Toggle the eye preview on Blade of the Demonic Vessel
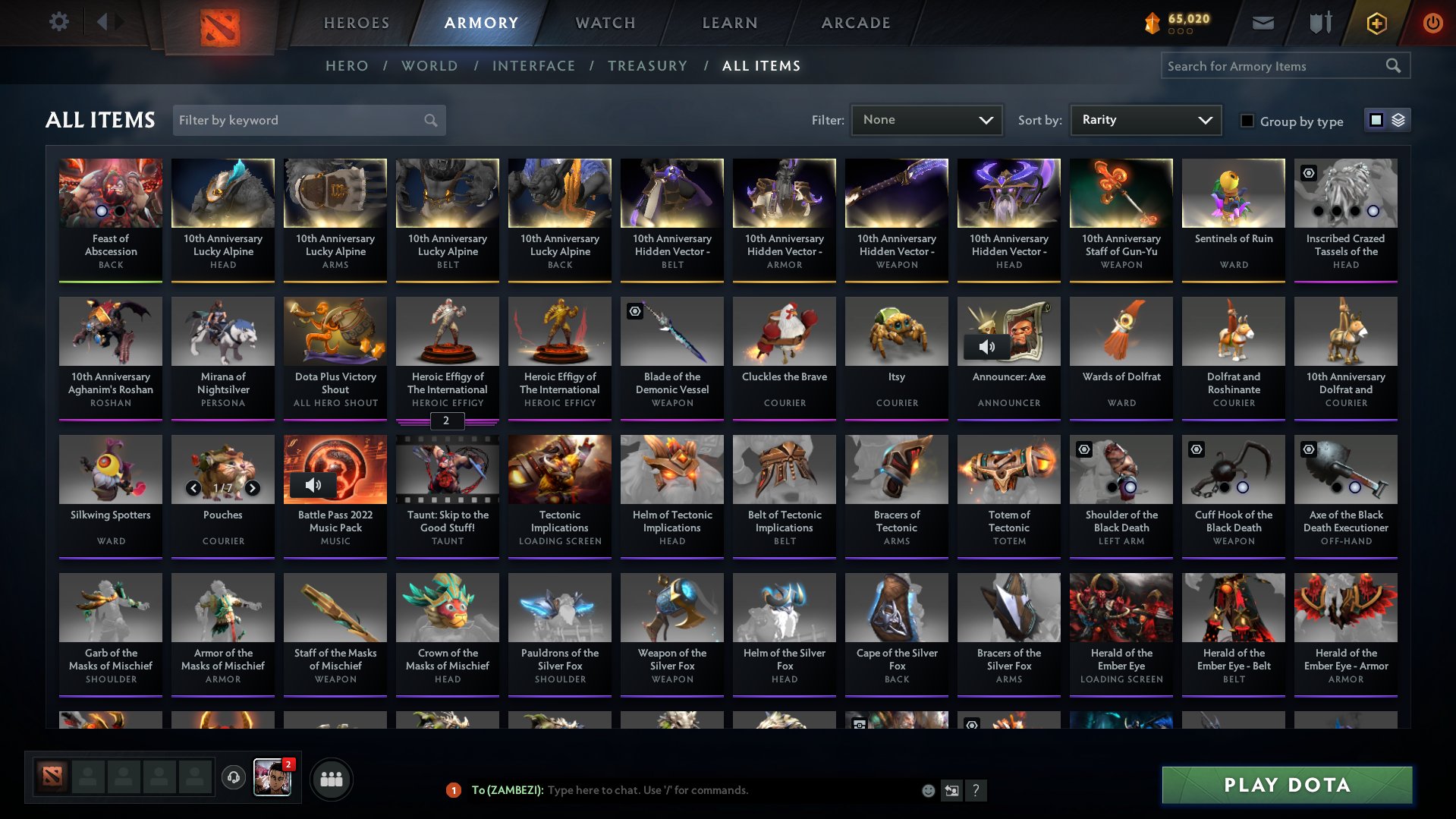This screenshot has height=819, width=1456. [x=635, y=311]
